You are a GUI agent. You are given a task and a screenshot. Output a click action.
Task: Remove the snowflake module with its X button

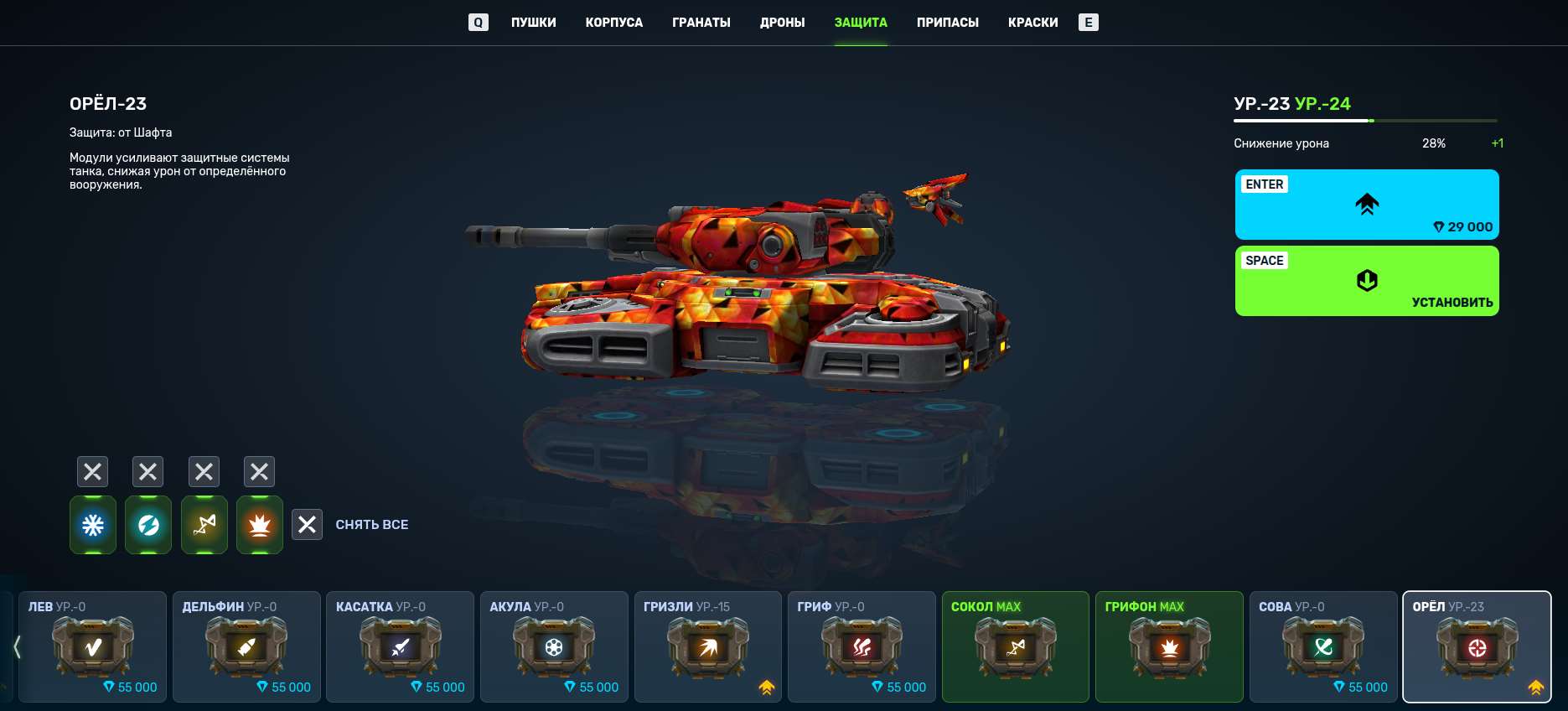[x=92, y=471]
